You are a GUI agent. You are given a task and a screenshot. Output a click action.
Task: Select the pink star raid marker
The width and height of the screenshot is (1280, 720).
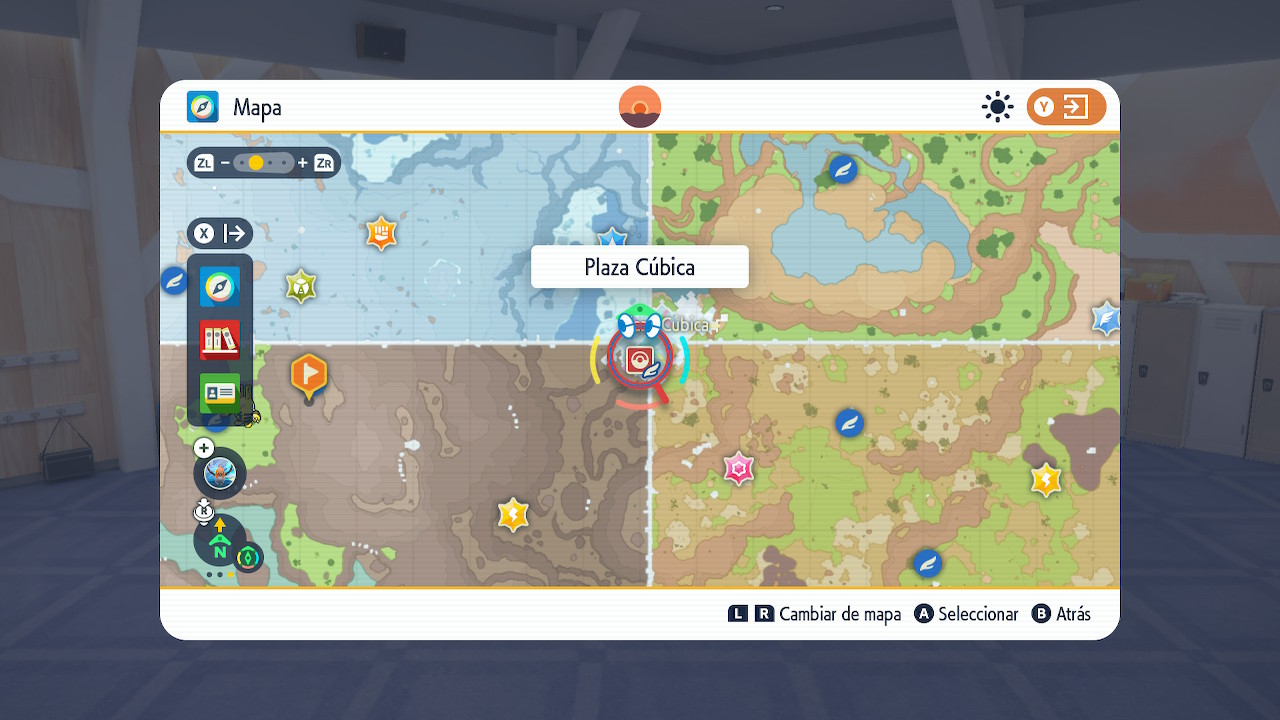[x=739, y=468]
